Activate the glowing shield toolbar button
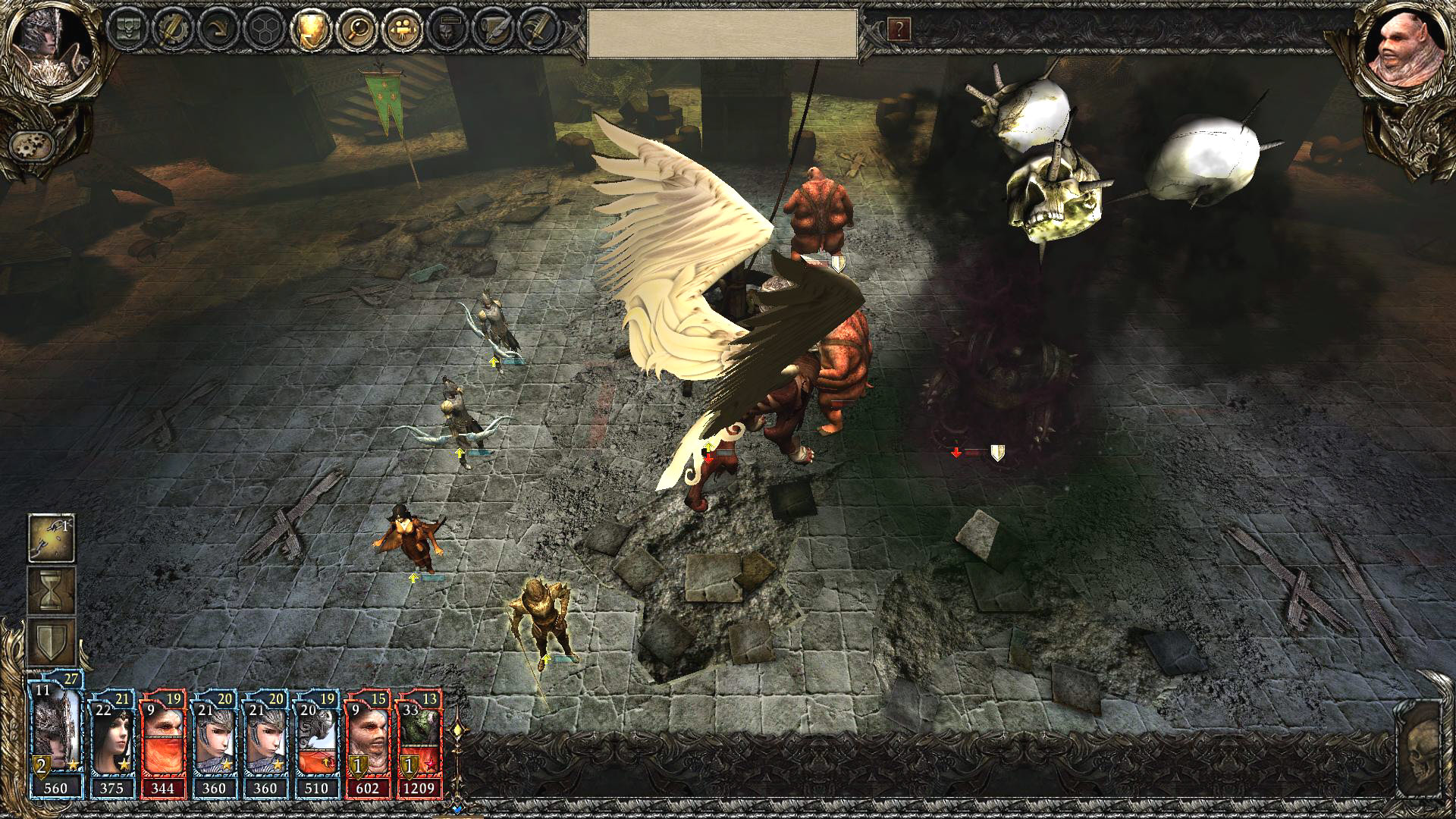The width and height of the screenshot is (1456, 819). 309,29
